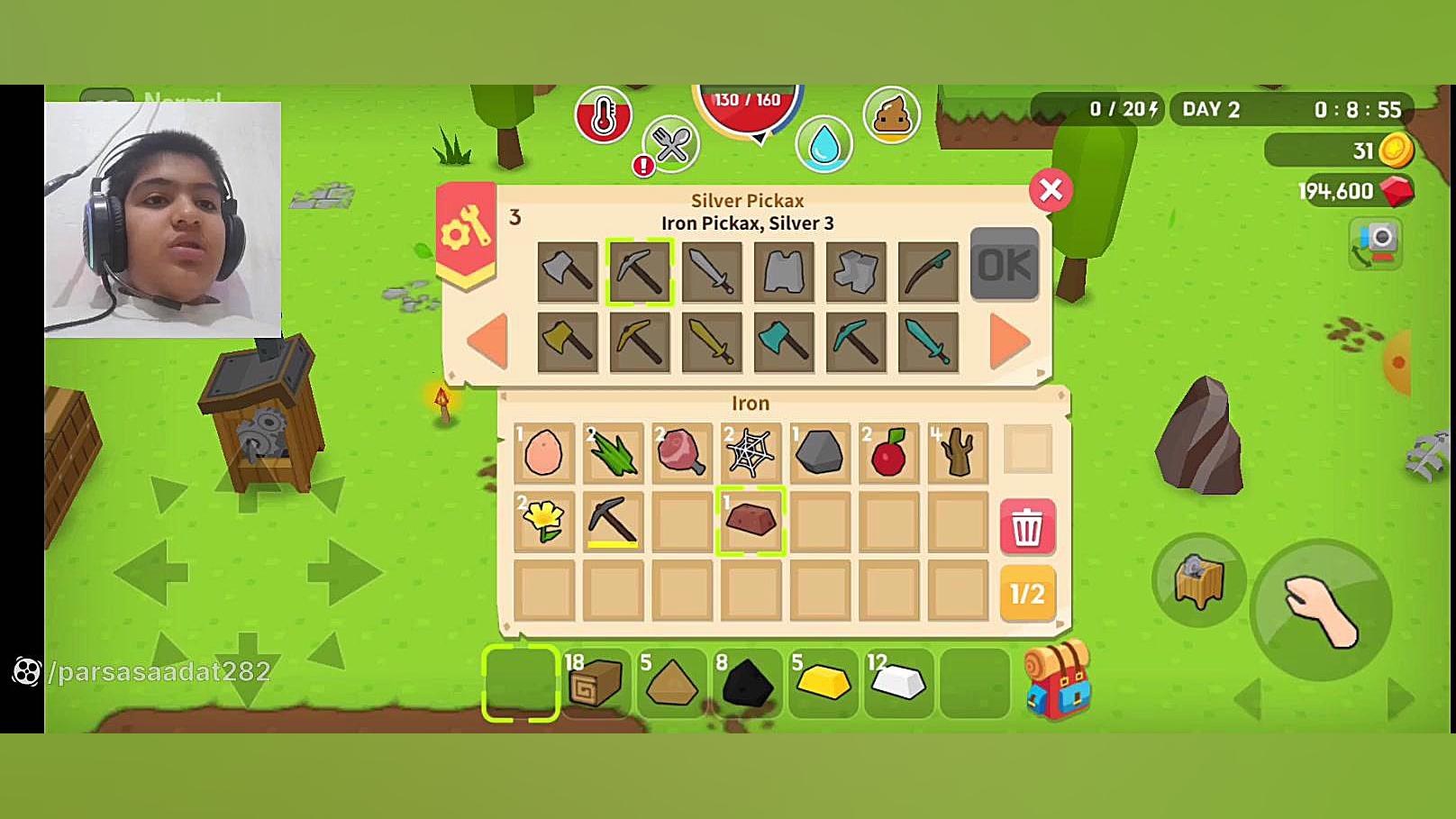Go to the next recipe page arrow
Image resolution: width=1456 pixels, height=819 pixels.
tap(1009, 341)
